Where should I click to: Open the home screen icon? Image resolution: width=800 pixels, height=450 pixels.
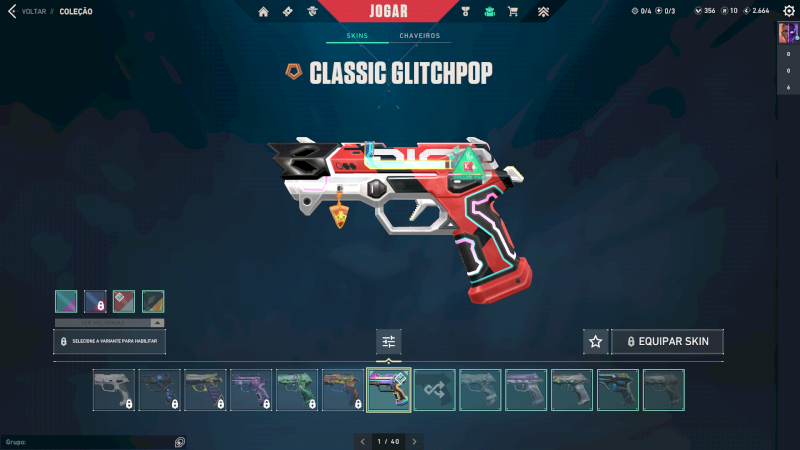pos(264,12)
